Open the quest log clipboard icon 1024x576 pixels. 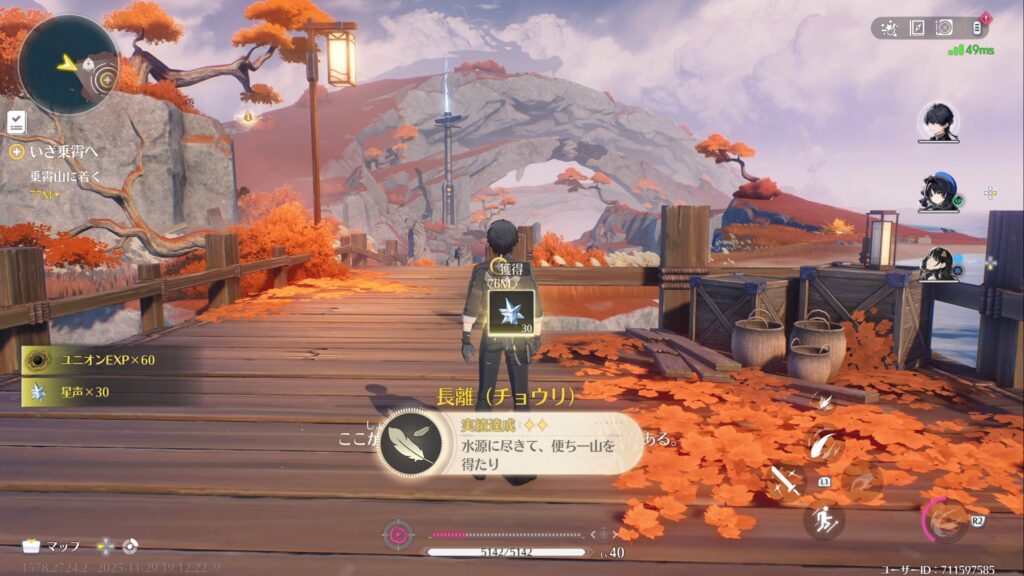click(x=16, y=121)
